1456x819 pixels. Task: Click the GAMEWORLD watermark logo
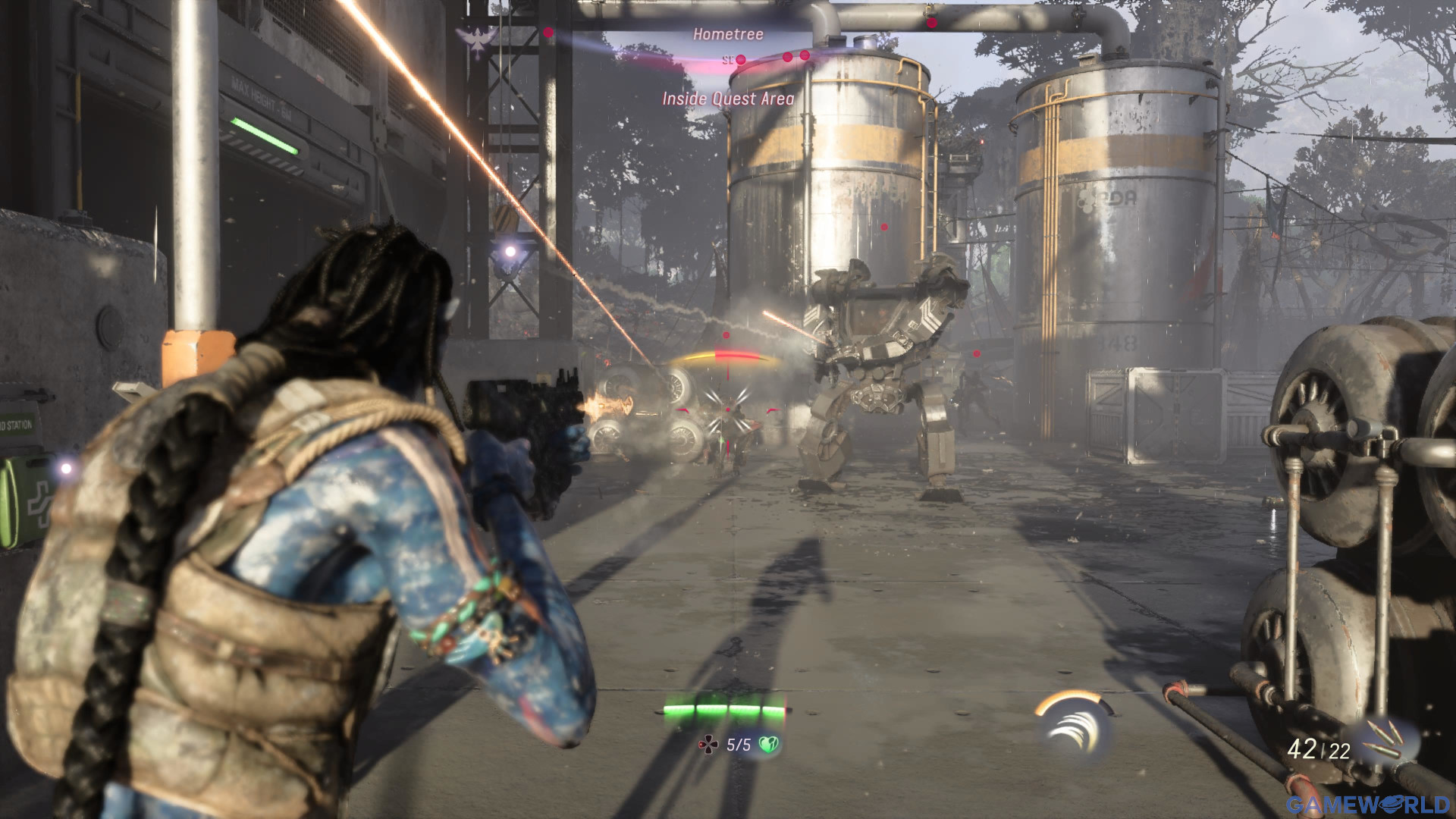point(1367,804)
